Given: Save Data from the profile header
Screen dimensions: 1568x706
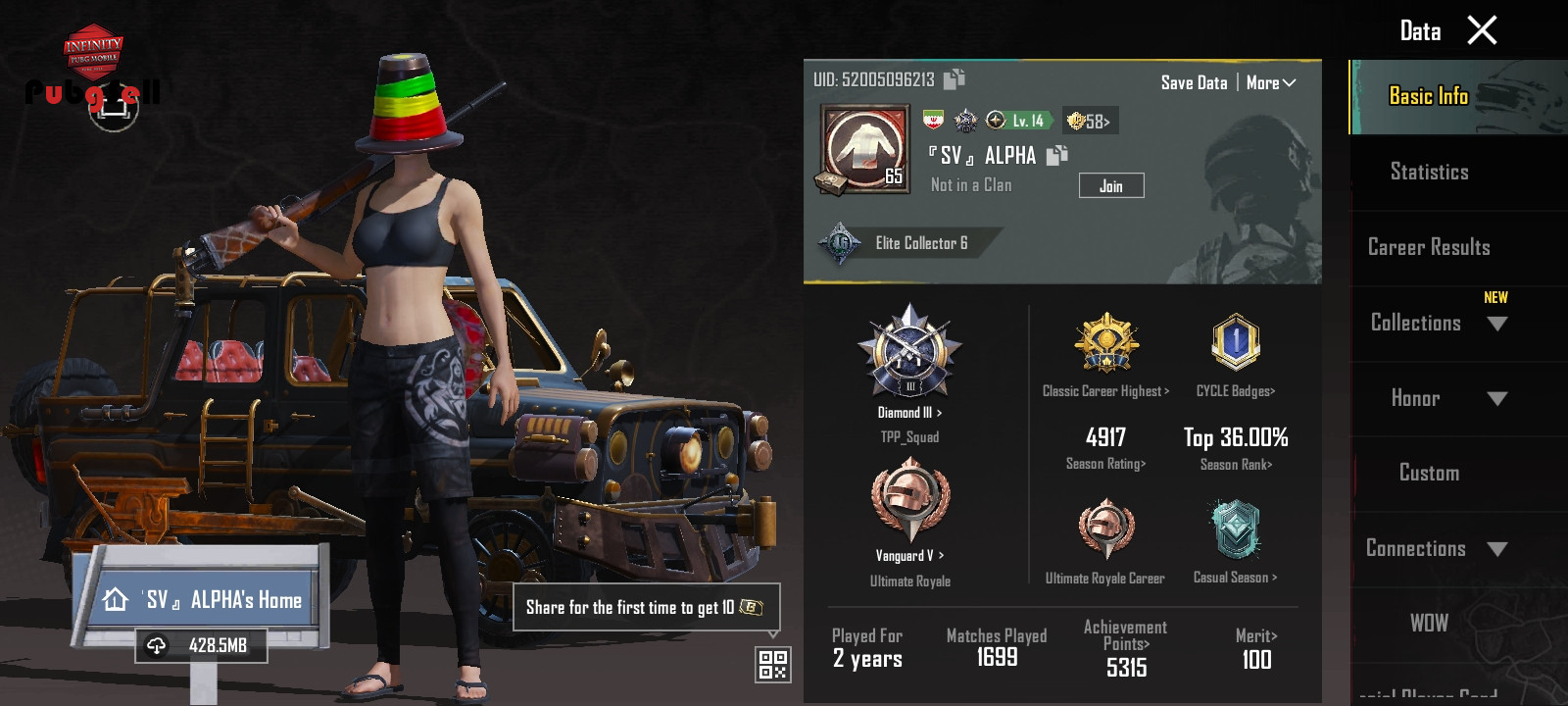Looking at the screenshot, I should tap(1194, 83).
